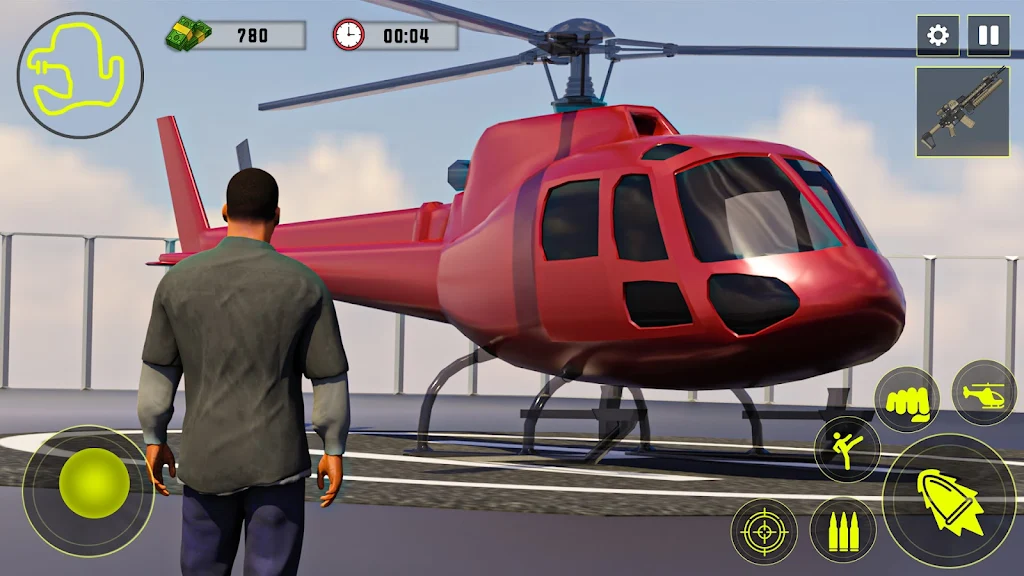The height and width of the screenshot is (576, 1024).
Task: Open the settings gear menu
Action: pos(938,36)
